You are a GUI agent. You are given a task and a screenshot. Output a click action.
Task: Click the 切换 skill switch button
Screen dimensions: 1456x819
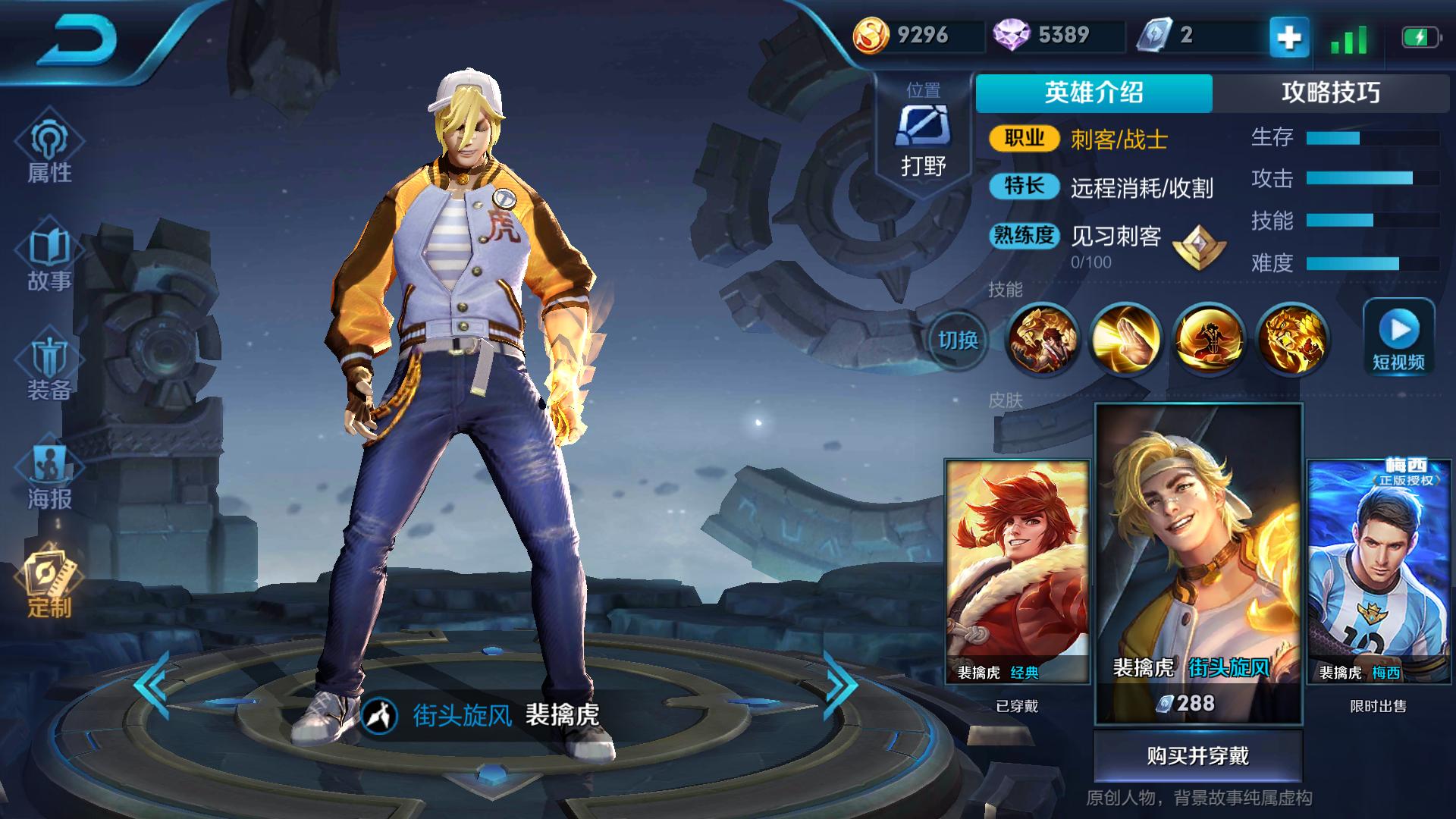(958, 340)
